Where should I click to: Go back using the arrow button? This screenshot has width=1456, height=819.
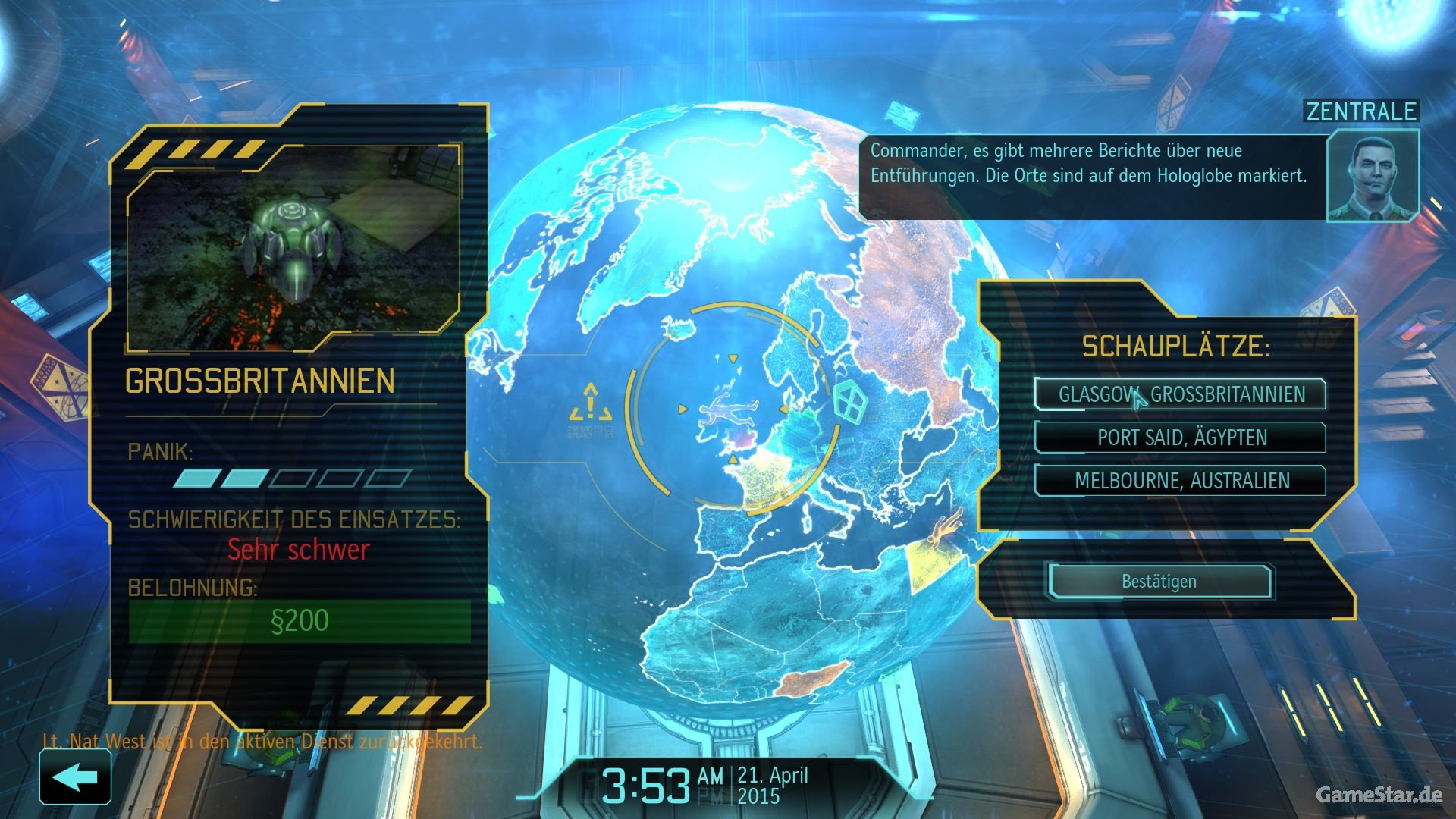coord(75,777)
